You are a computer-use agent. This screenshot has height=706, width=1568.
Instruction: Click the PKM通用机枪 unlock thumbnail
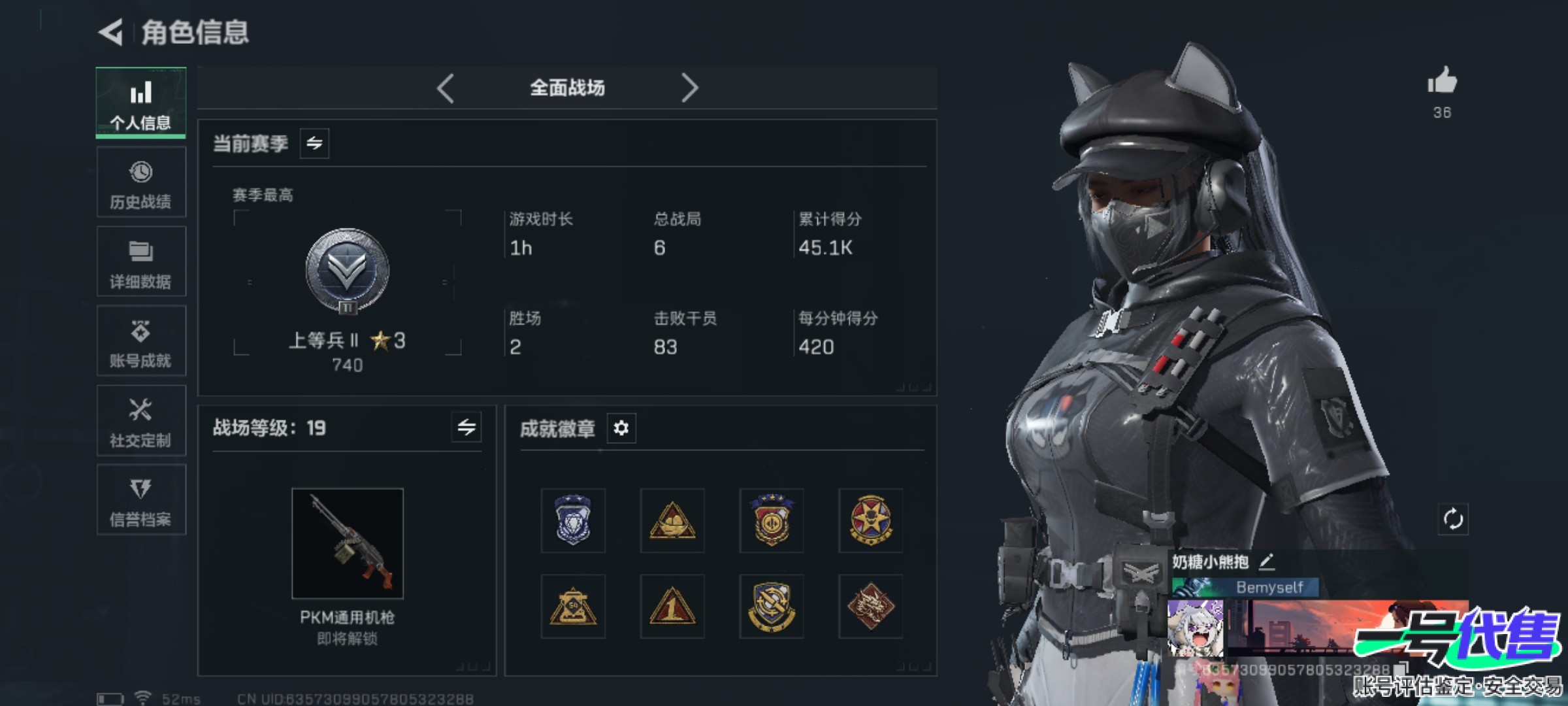tap(348, 545)
